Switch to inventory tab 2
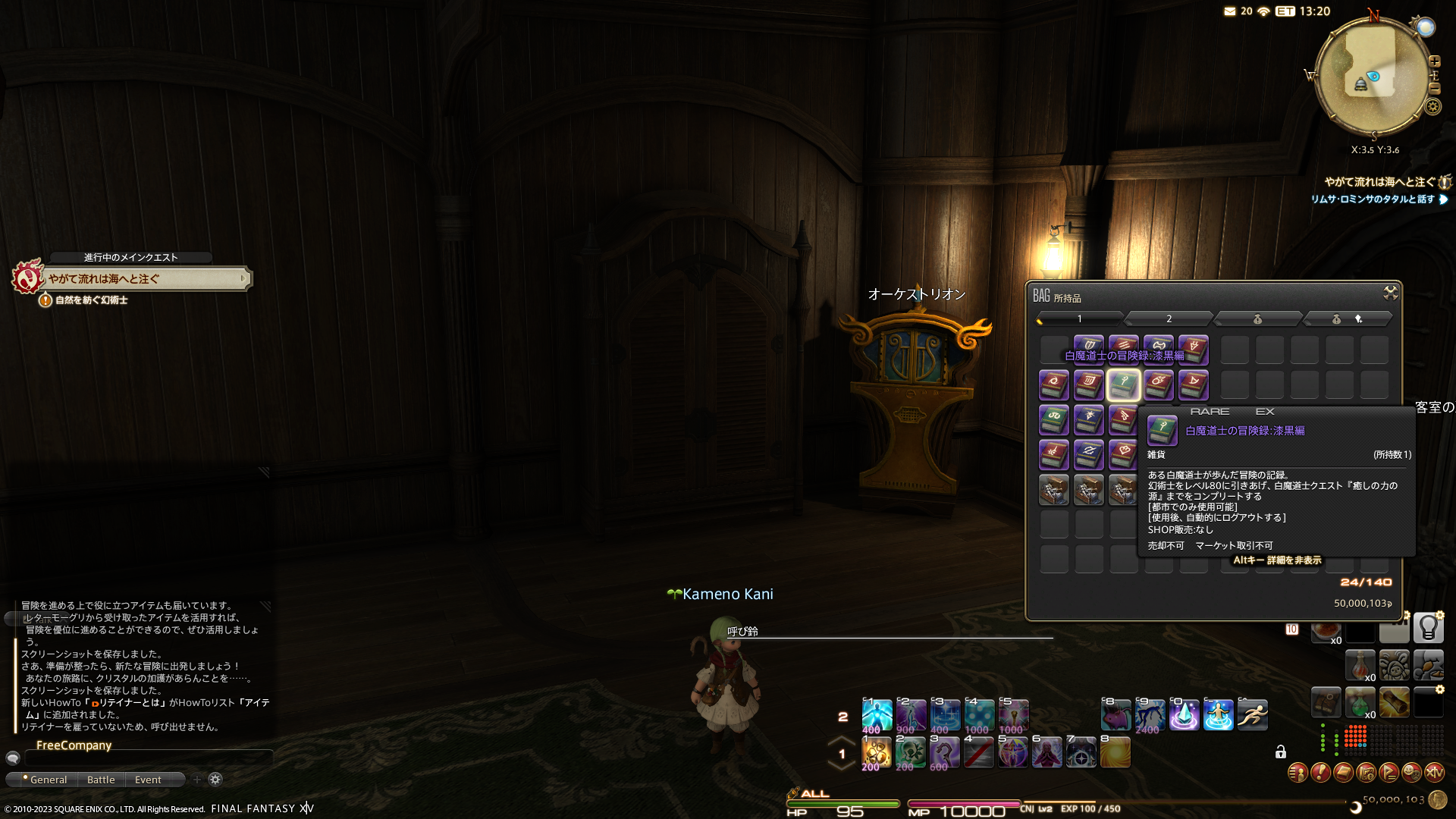1456x819 pixels. (x=1169, y=318)
